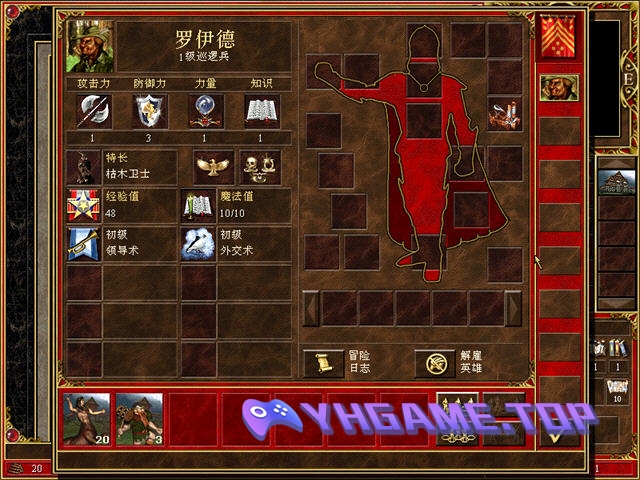Viewport: 640px width, 480px height.
Task: Dismiss the hero with 解雇英雄 button
Action: 435,363
